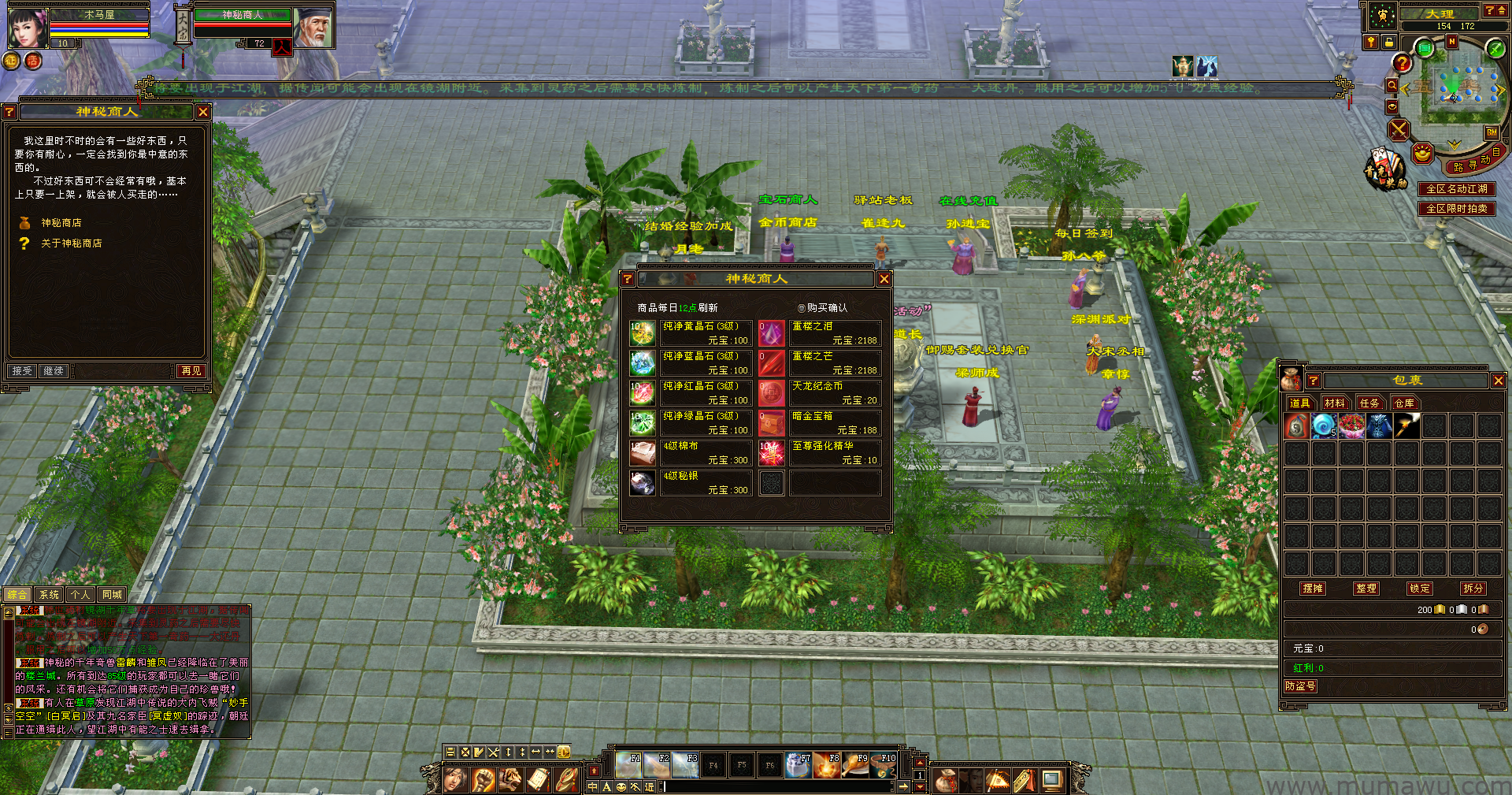Close the 神秘商人 shop window
1512x795 pixels.
click(884, 279)
